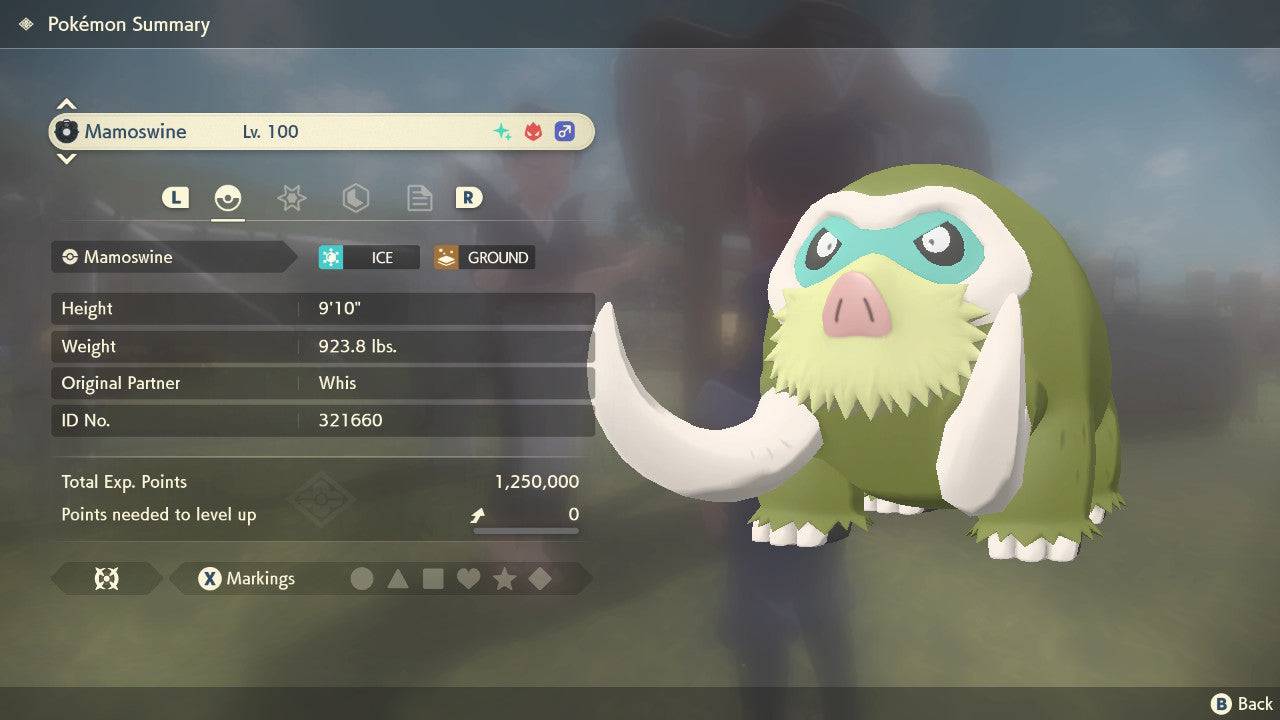The height and width of the screenshot is (720, 1280).
Task: Switch to the hexagon shield tab
Action: tap(355, 198)
